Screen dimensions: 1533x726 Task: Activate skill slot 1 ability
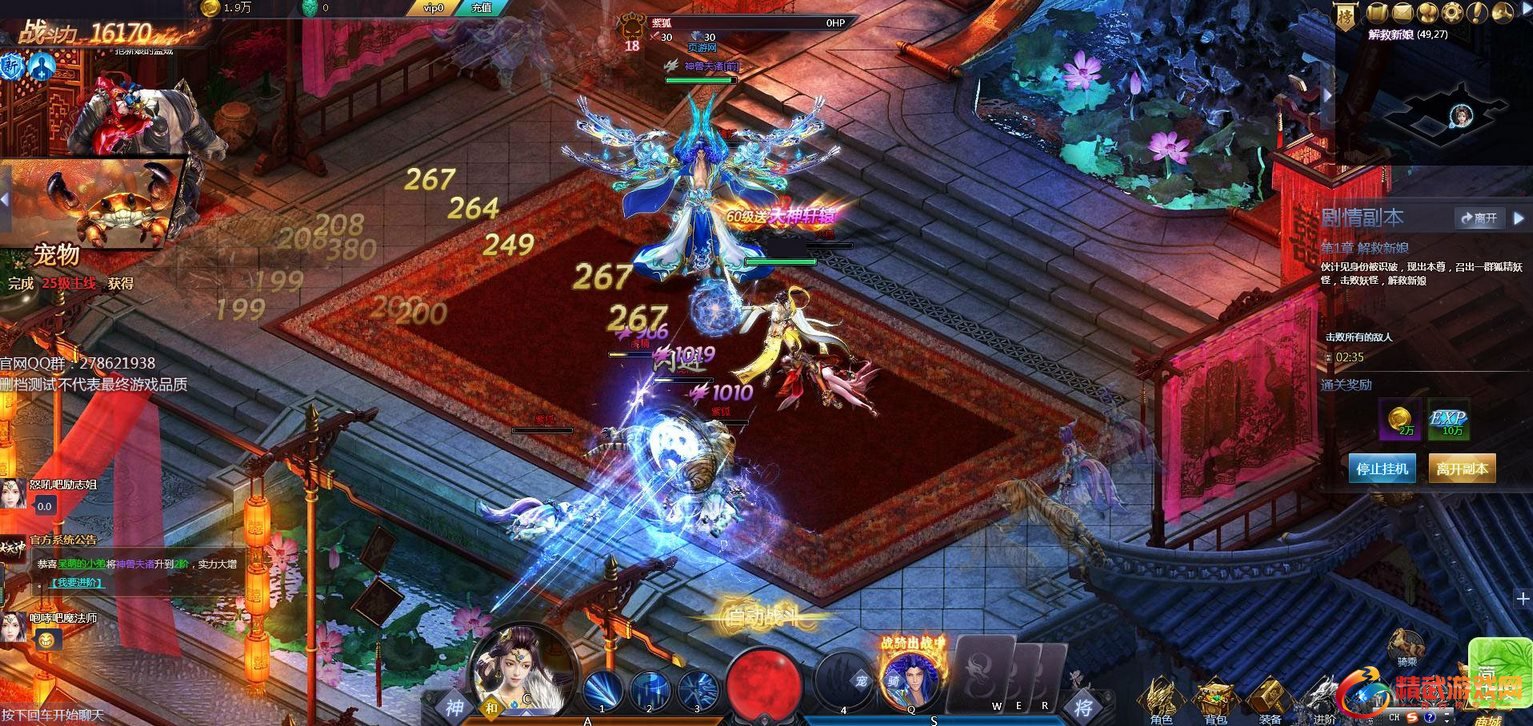[603, 691]
